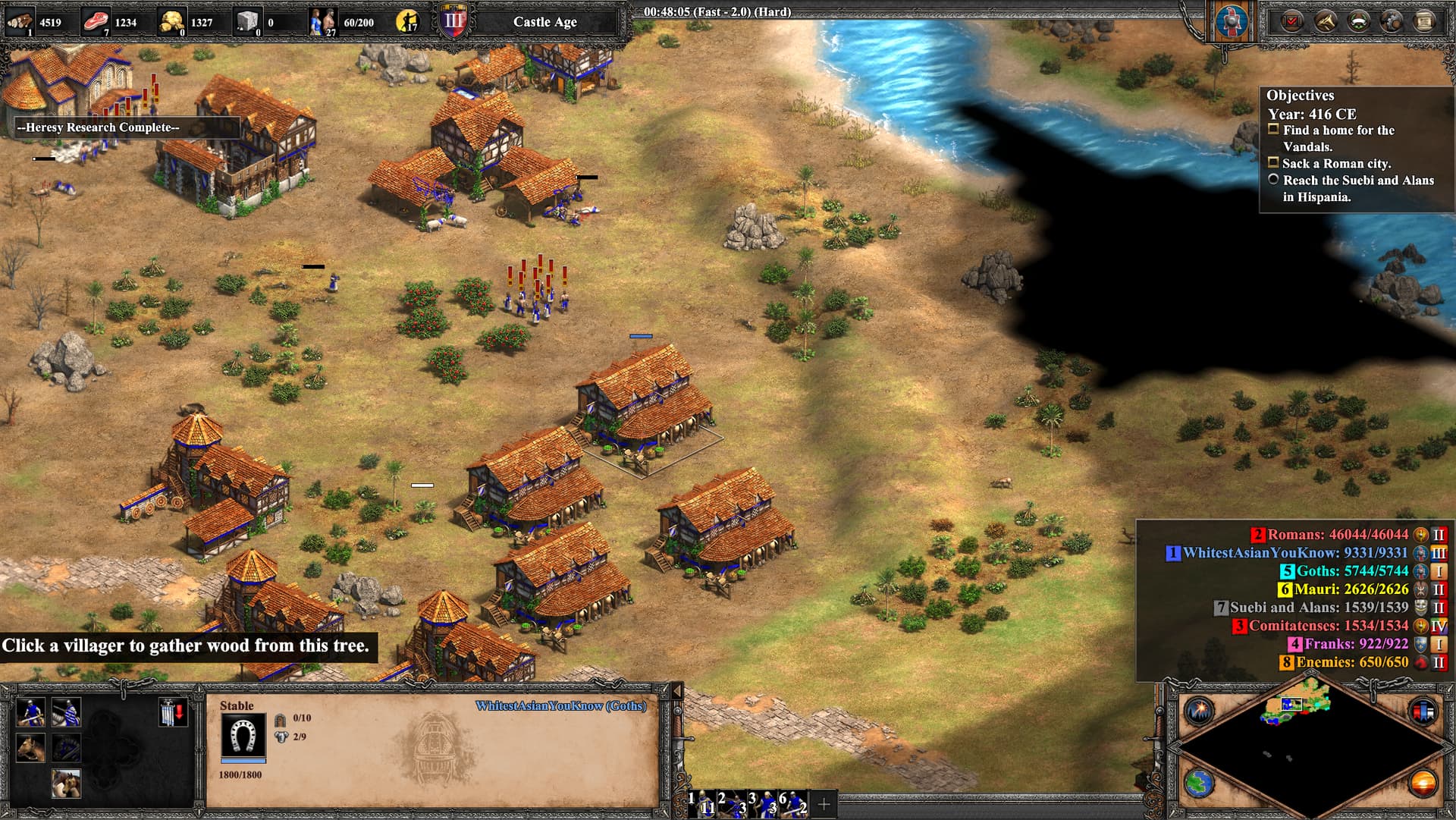This screenshot has height=820, width=1456.
Task: Open the main menu scroll button
Action: pyautogui.click(x=1425, y=21)
